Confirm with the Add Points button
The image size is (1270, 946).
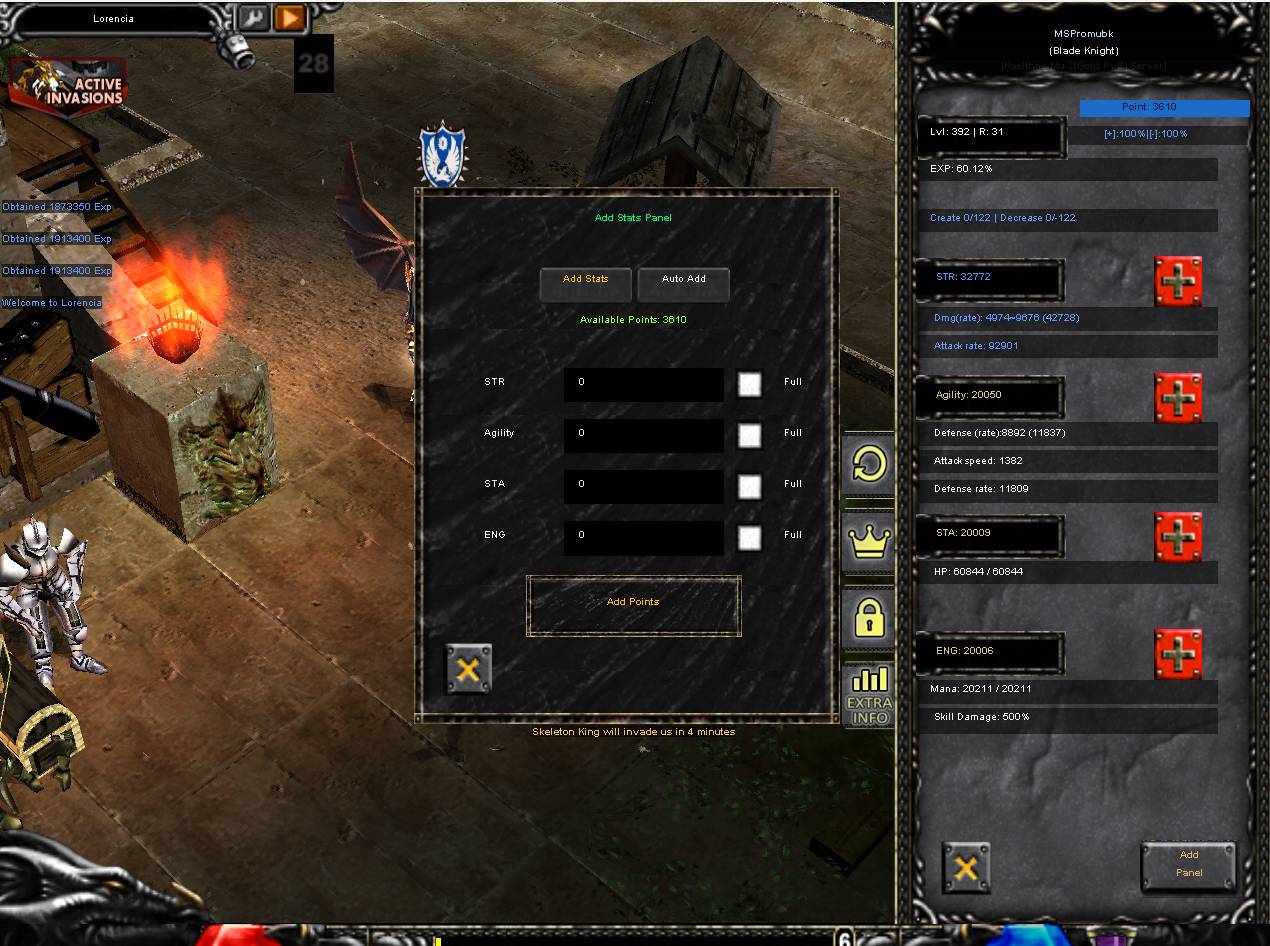click(x=633, y=604)
